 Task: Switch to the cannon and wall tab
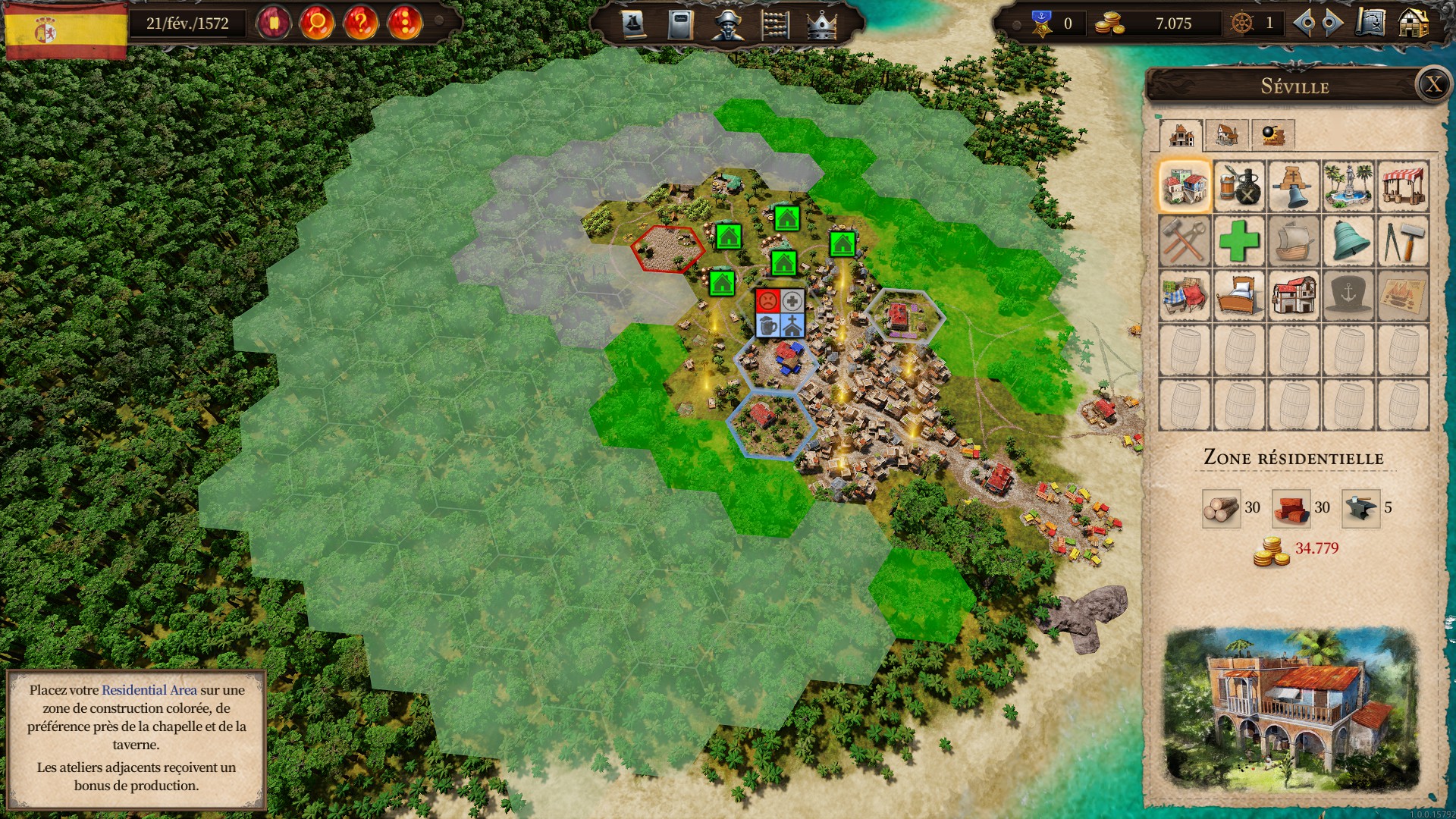tap(1272, 135)
